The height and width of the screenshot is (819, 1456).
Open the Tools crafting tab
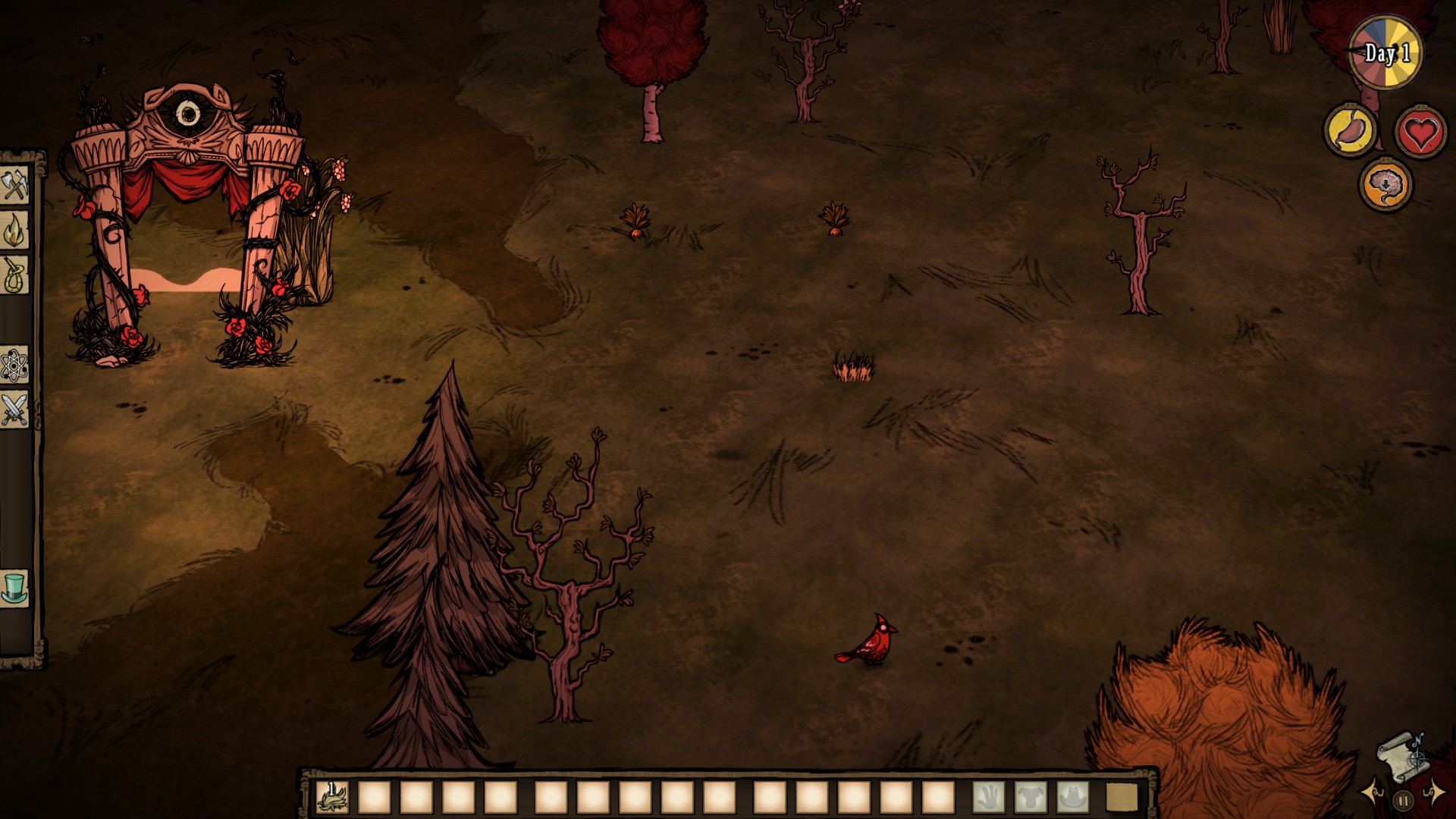[x=14, y=186]
